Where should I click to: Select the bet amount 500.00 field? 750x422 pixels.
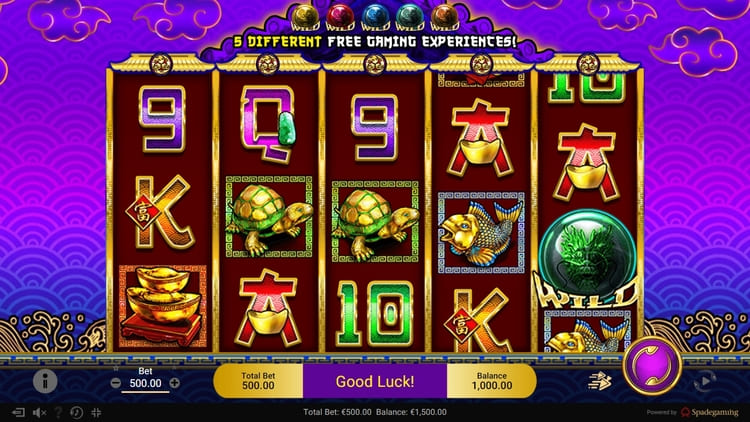click(145, 383)
